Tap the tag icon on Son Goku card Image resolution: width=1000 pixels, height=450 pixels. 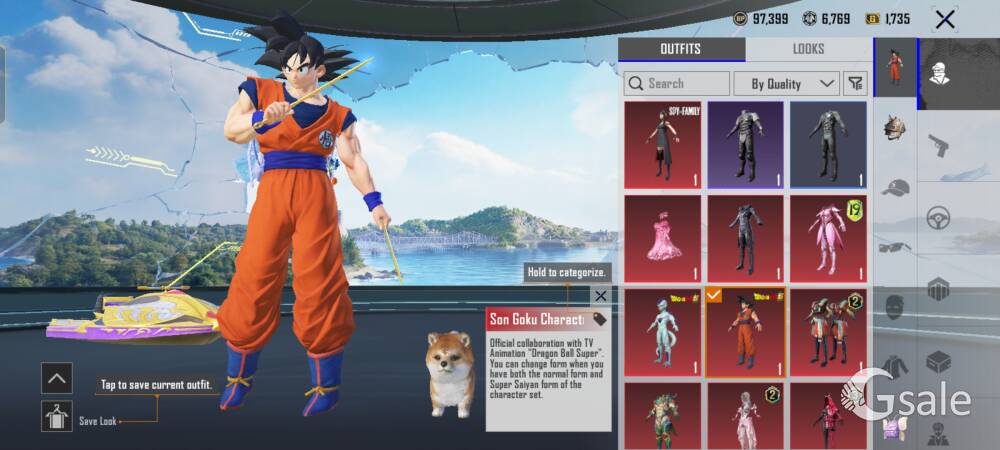coord(599,320)
